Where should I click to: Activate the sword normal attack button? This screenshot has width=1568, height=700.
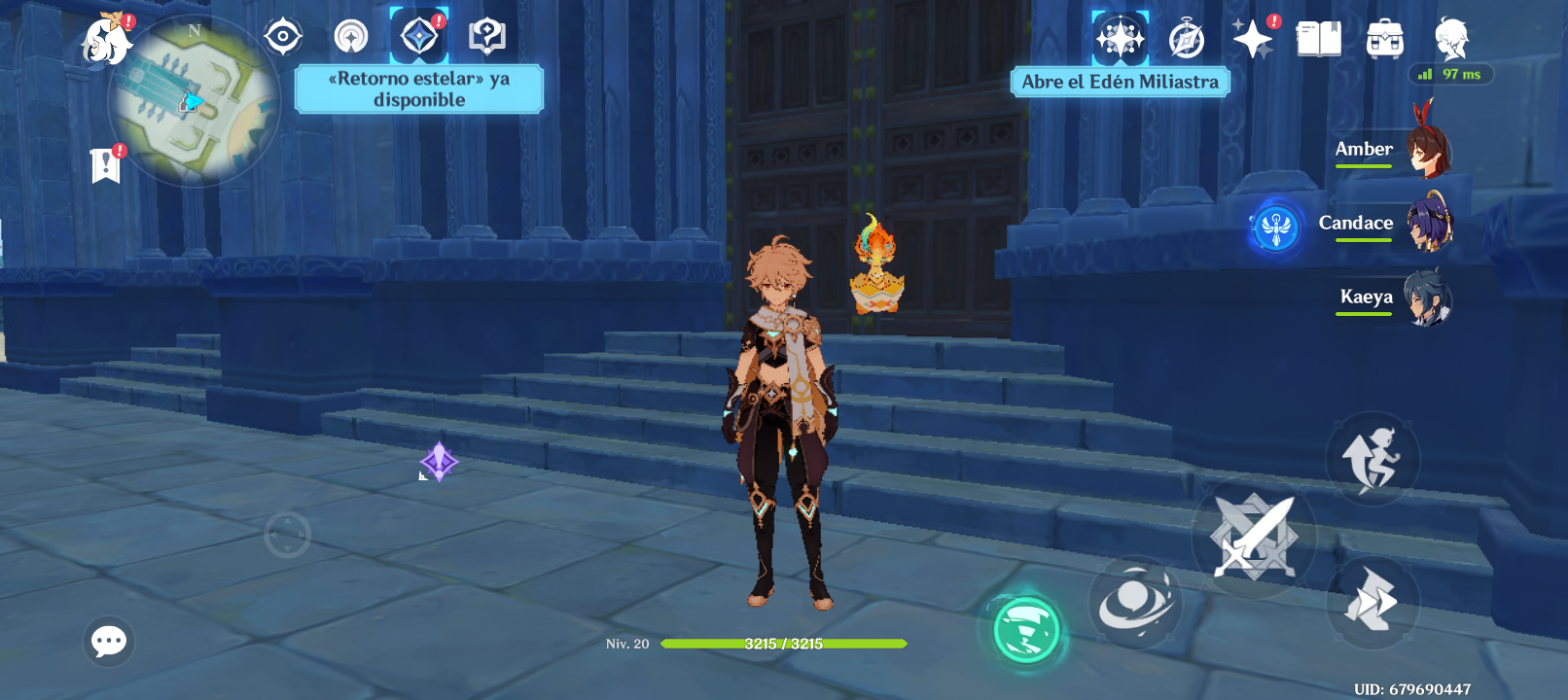[x=1254, y=538]
